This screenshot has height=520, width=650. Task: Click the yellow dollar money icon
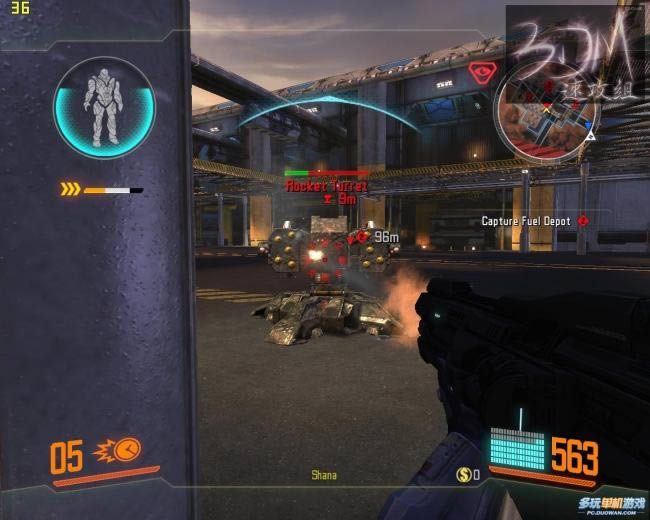[x=464, y=474]
